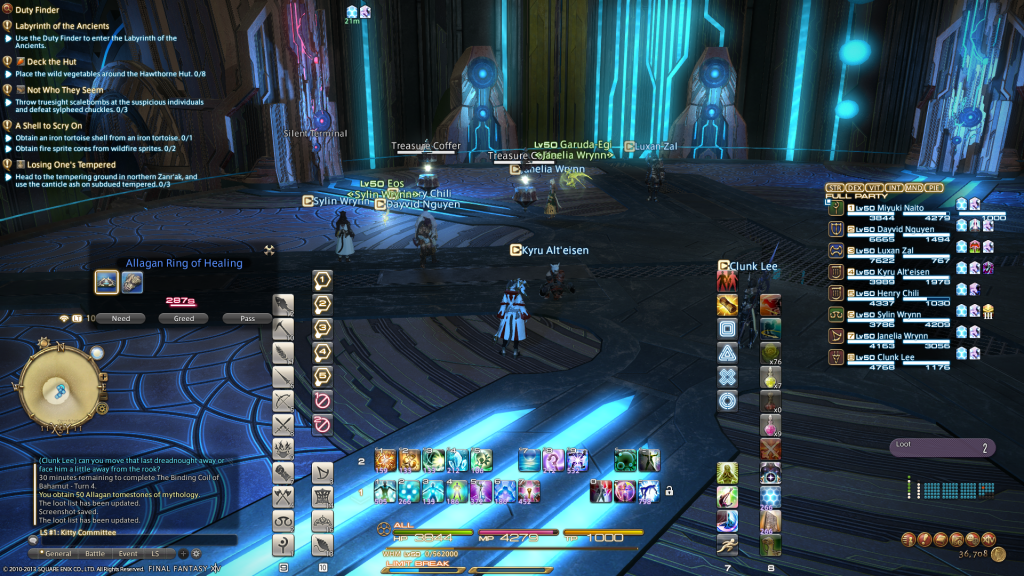The image size is (1024, 576).
Task: Show the LS chat tab
Action: point(155,553)
